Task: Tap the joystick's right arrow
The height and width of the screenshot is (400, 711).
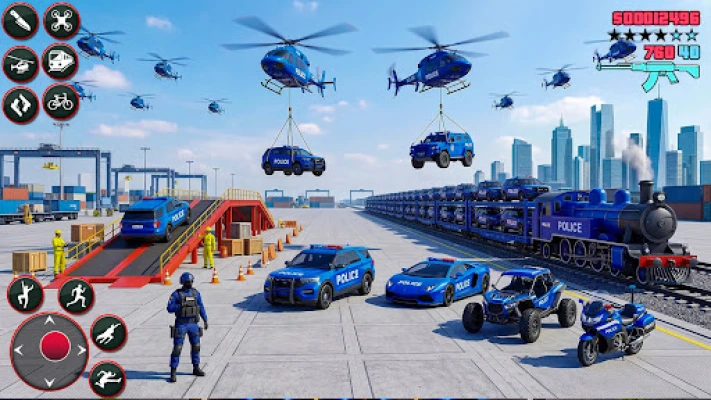Action: 81,348
